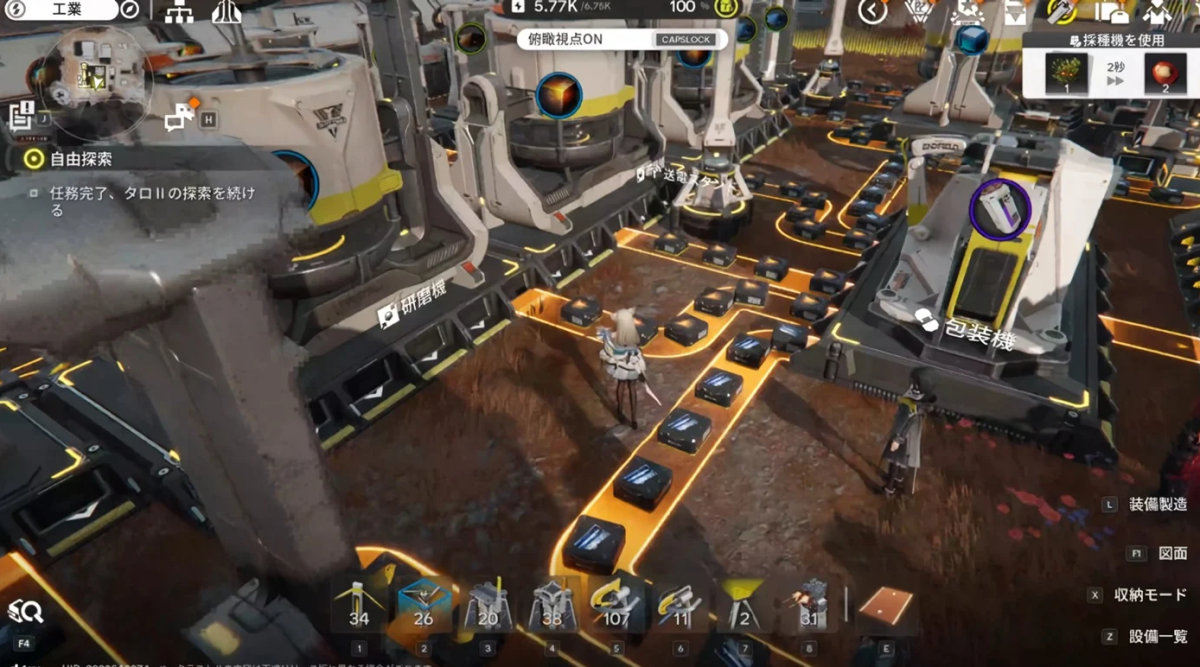Collapse the top menu with the back arrow
Viewport: 1200px width, 667px height.
[873, 12]
